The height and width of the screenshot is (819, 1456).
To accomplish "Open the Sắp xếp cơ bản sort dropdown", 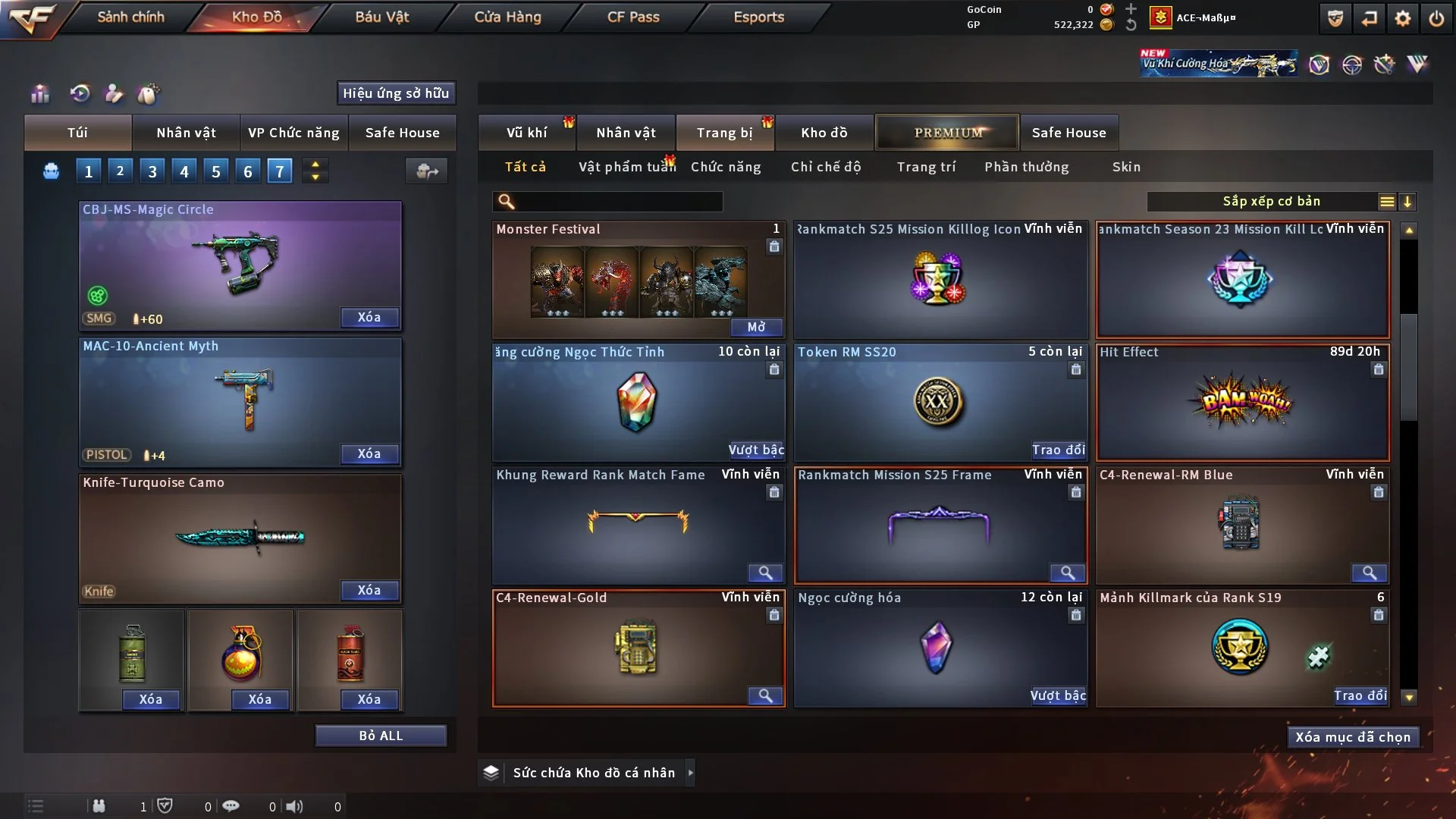I will (x=1271, y=202).
